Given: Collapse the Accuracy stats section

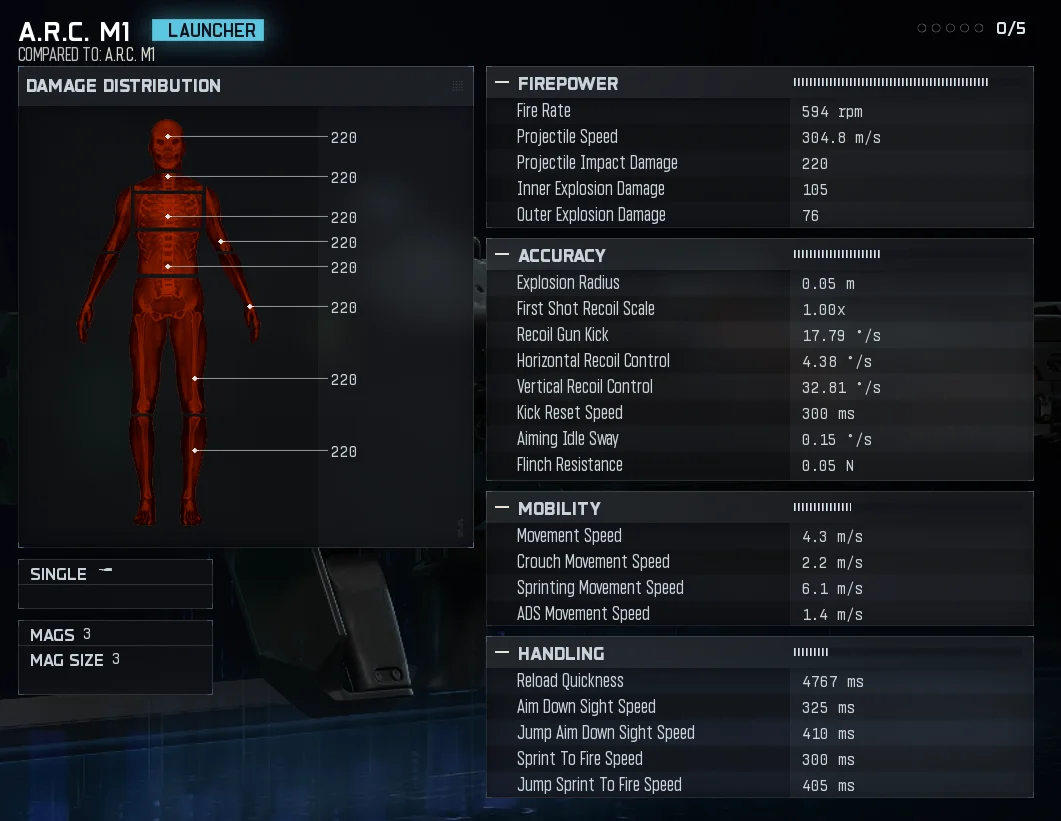Looking at the screenshot, I should pos(502,256).
